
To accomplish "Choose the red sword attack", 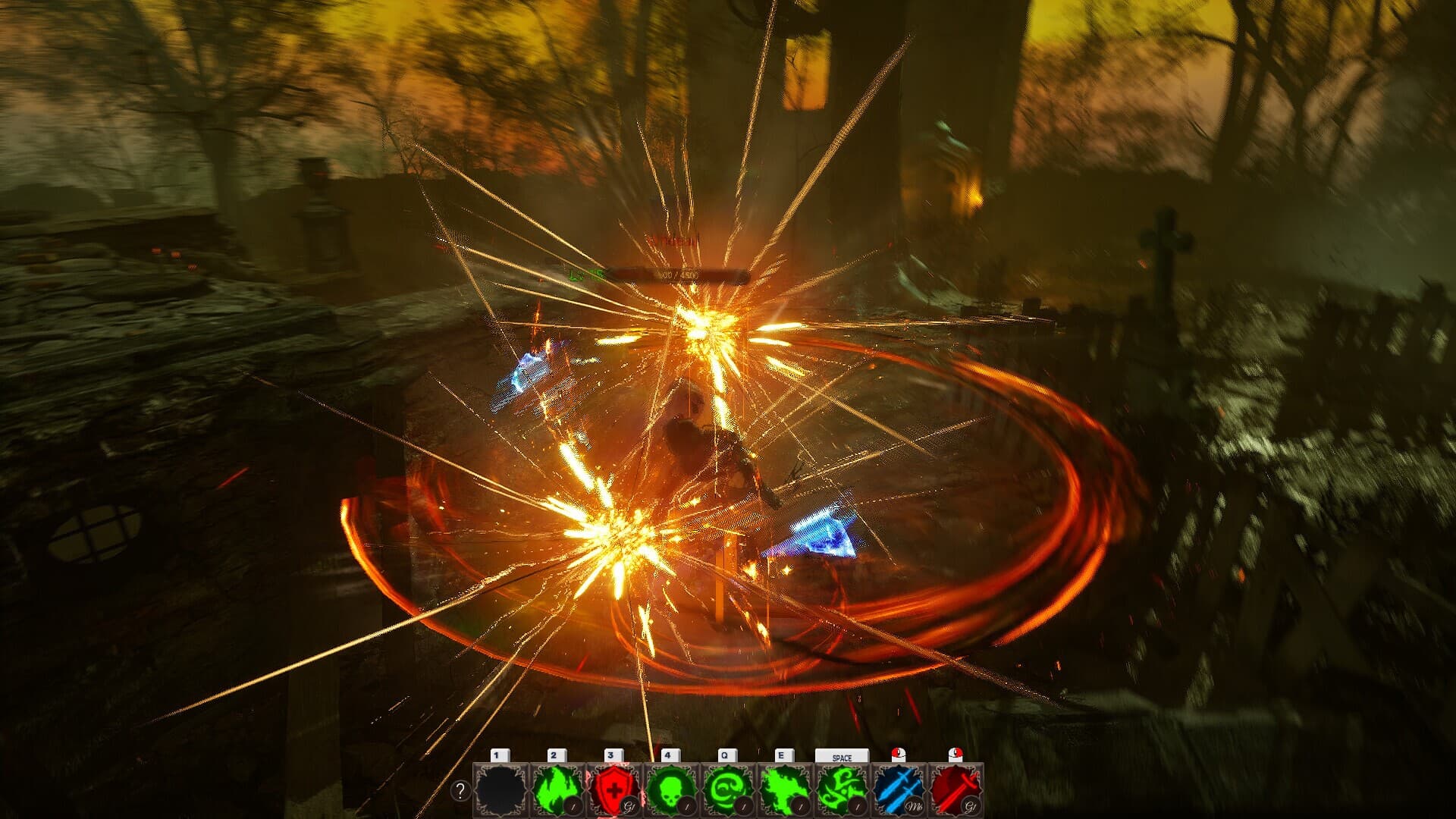I will pyautogui.click(x=955, y=789).
